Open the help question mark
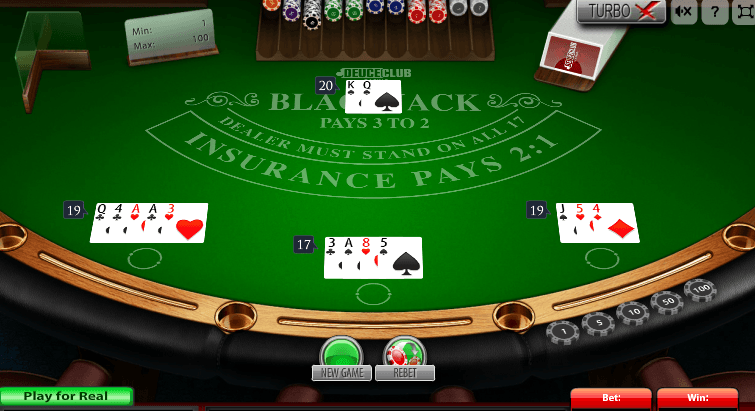The height and width of the screenshot is (411, 755). click(x=714, y=12)
